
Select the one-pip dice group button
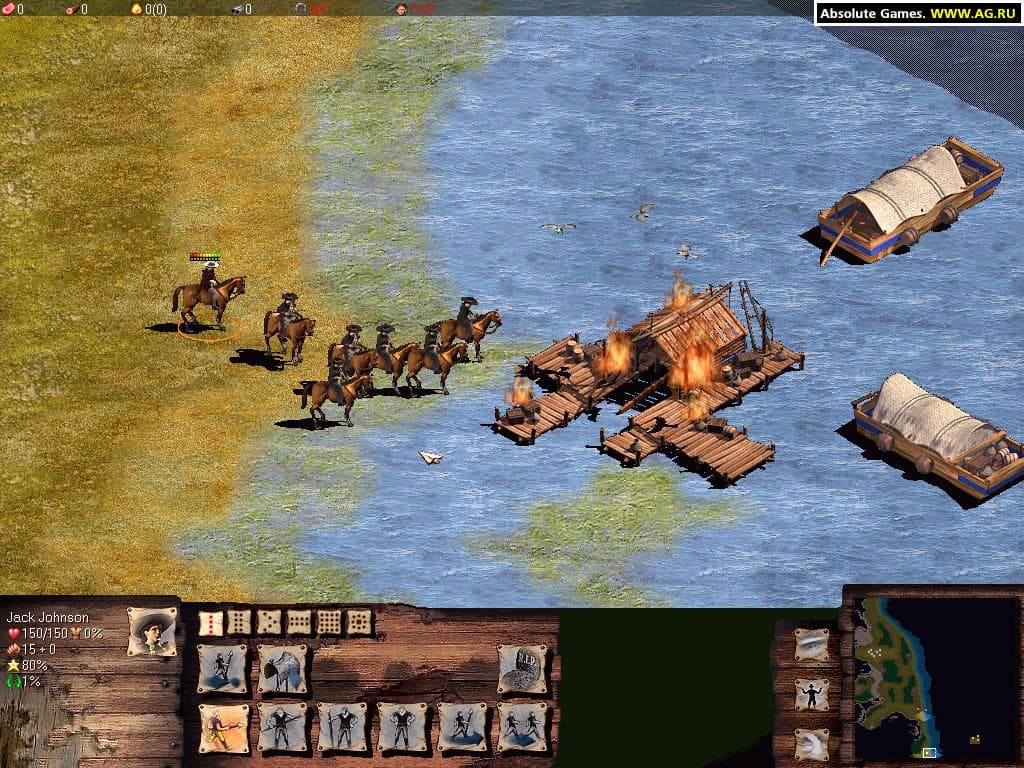(211, 623)
